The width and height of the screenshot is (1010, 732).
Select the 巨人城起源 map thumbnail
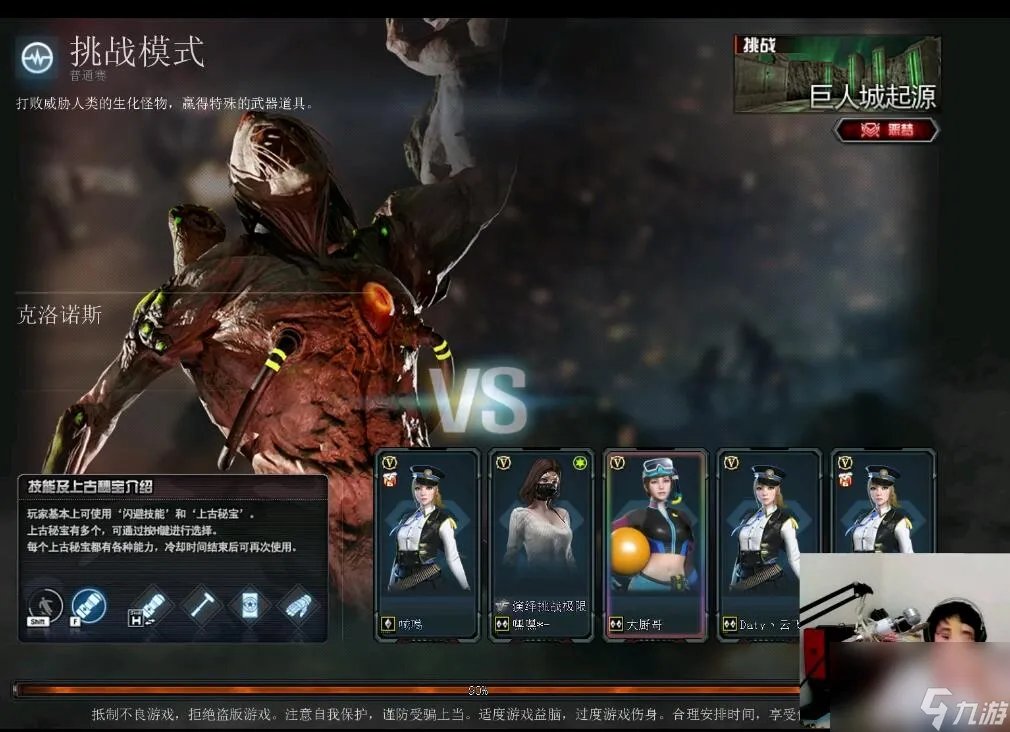[x=836, y=74]
